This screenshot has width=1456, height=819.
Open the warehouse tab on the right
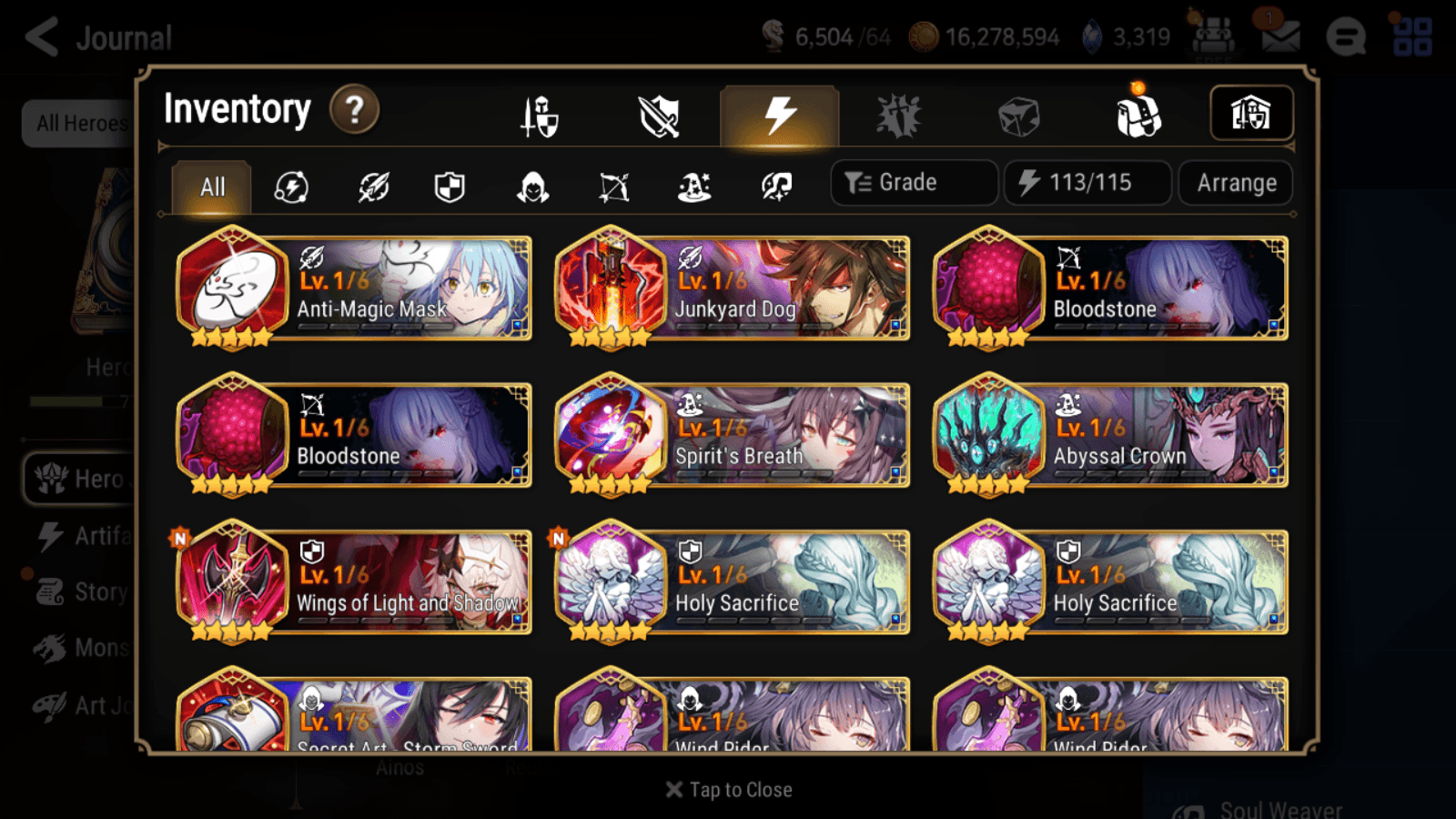click(1251, 113)
